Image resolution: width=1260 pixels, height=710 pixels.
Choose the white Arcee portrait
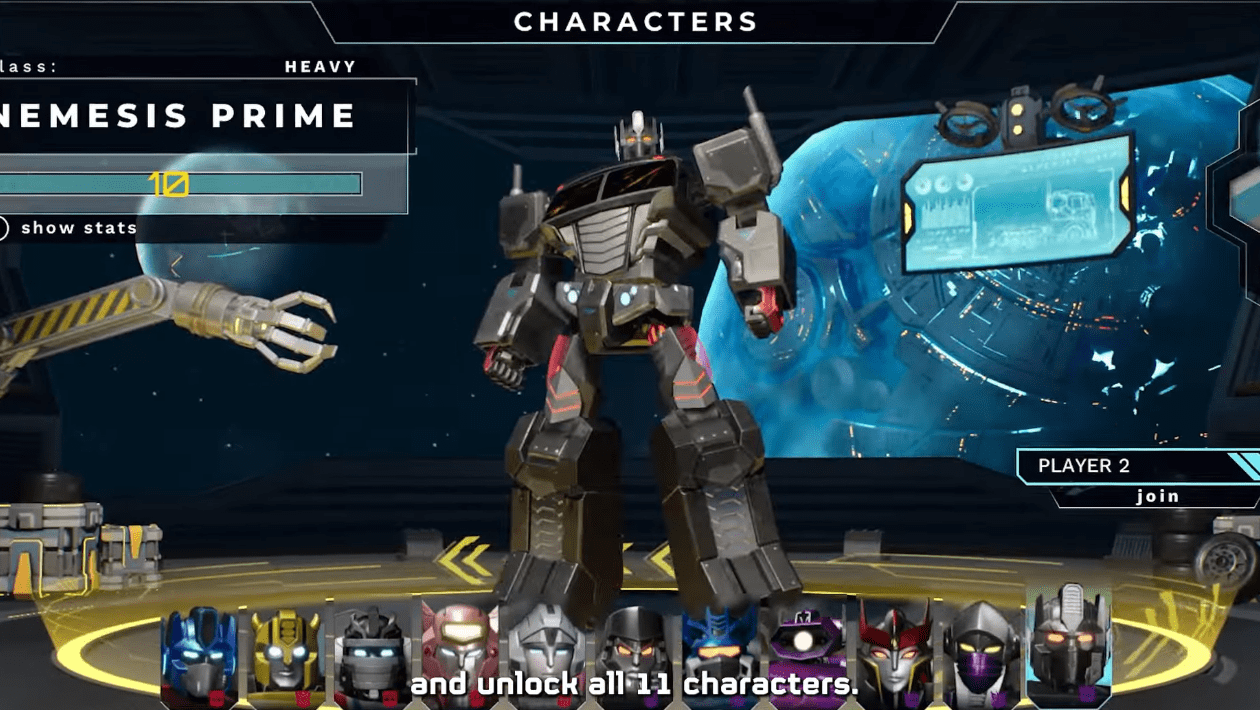545,650
